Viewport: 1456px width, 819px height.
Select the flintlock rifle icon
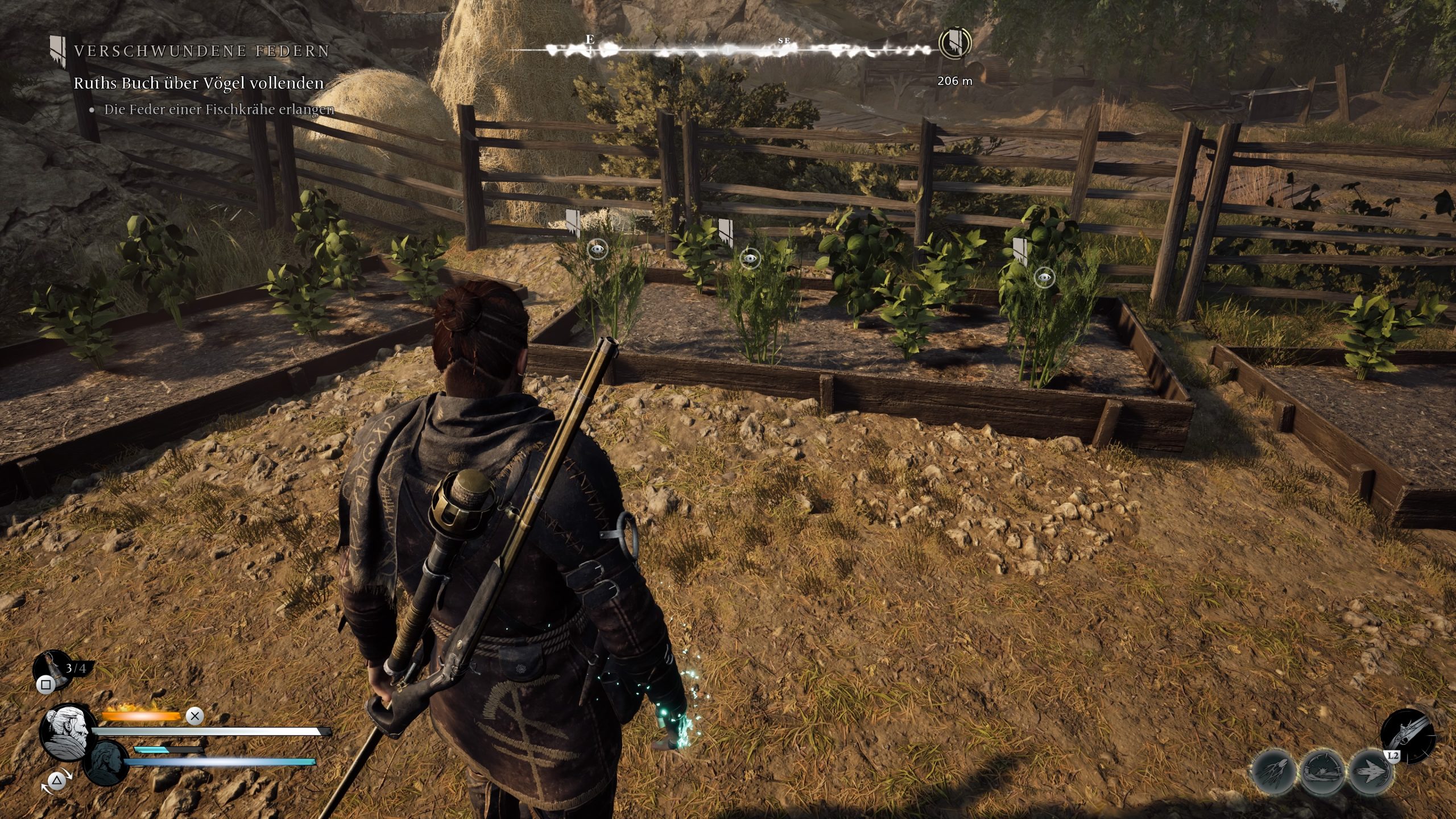pos(1407,734)
